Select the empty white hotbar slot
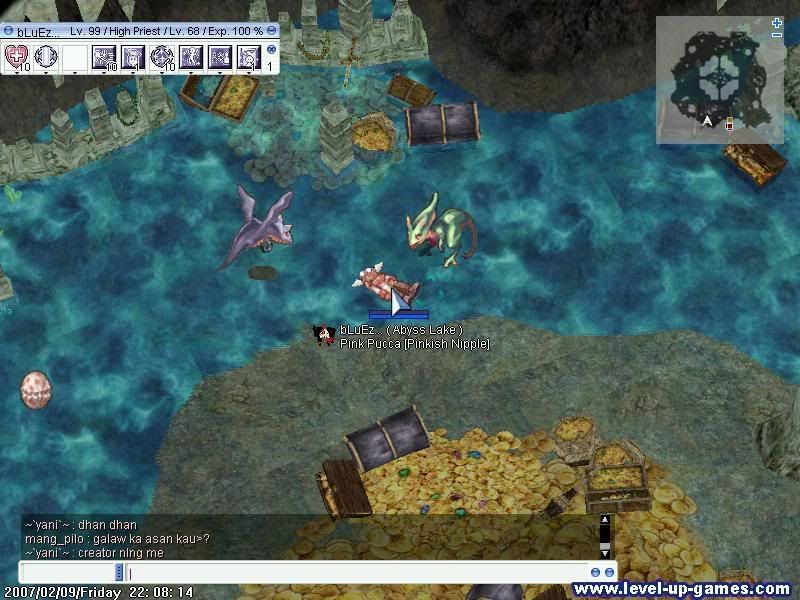 point(74,57)
